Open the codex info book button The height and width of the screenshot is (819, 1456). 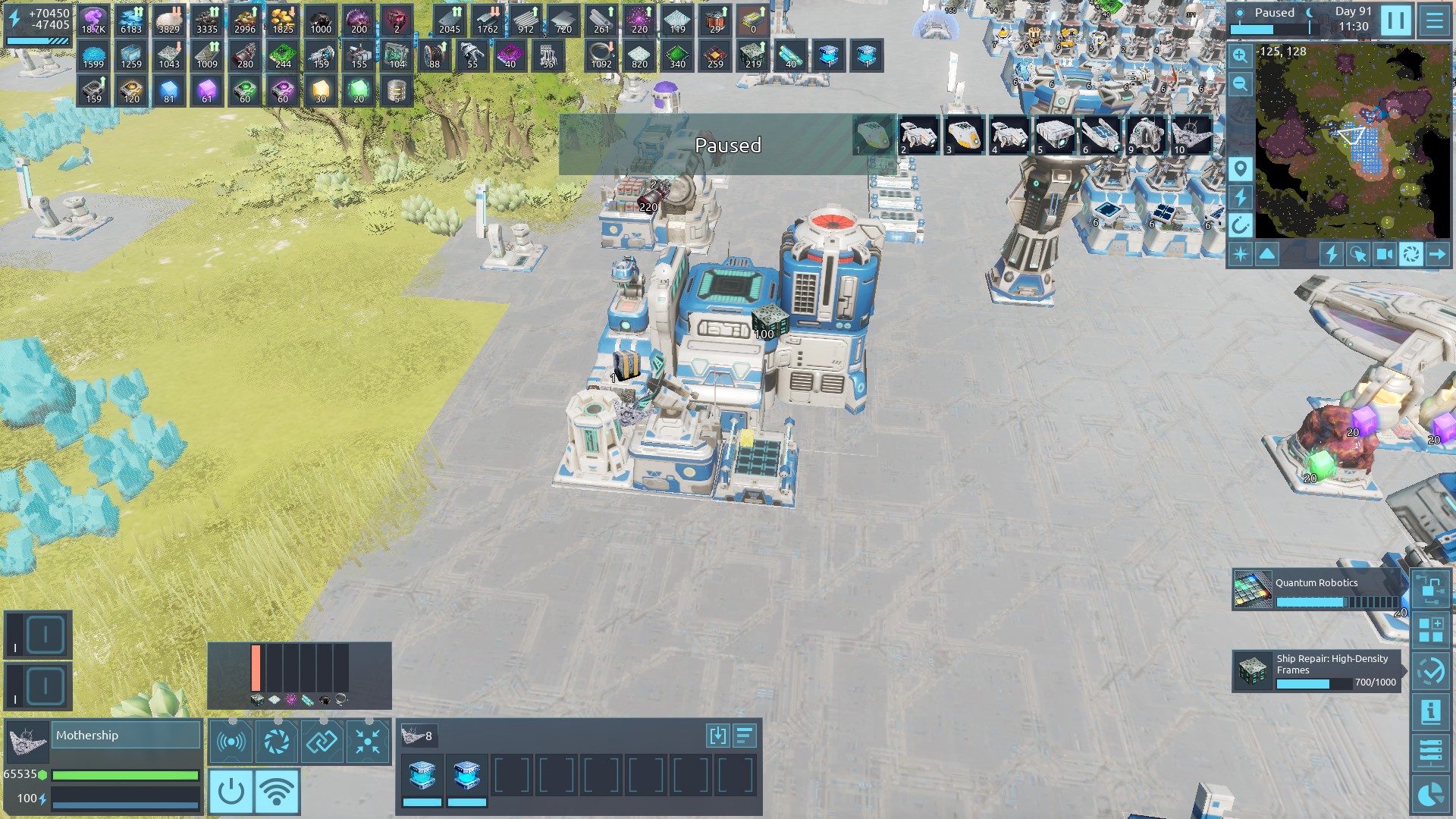[1431, 711]
